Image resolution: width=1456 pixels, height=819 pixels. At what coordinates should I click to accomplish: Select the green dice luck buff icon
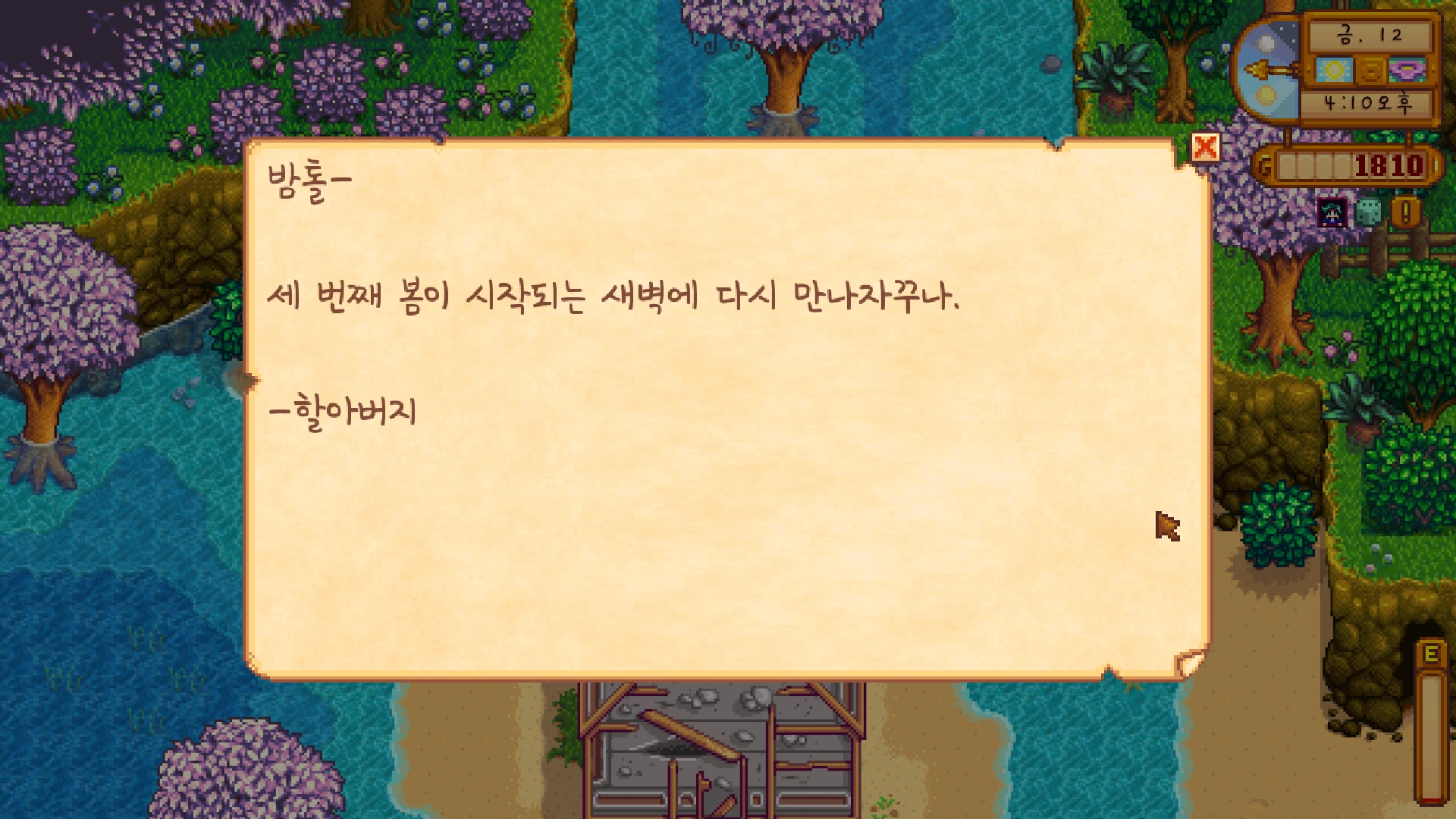coord(1367,213)
